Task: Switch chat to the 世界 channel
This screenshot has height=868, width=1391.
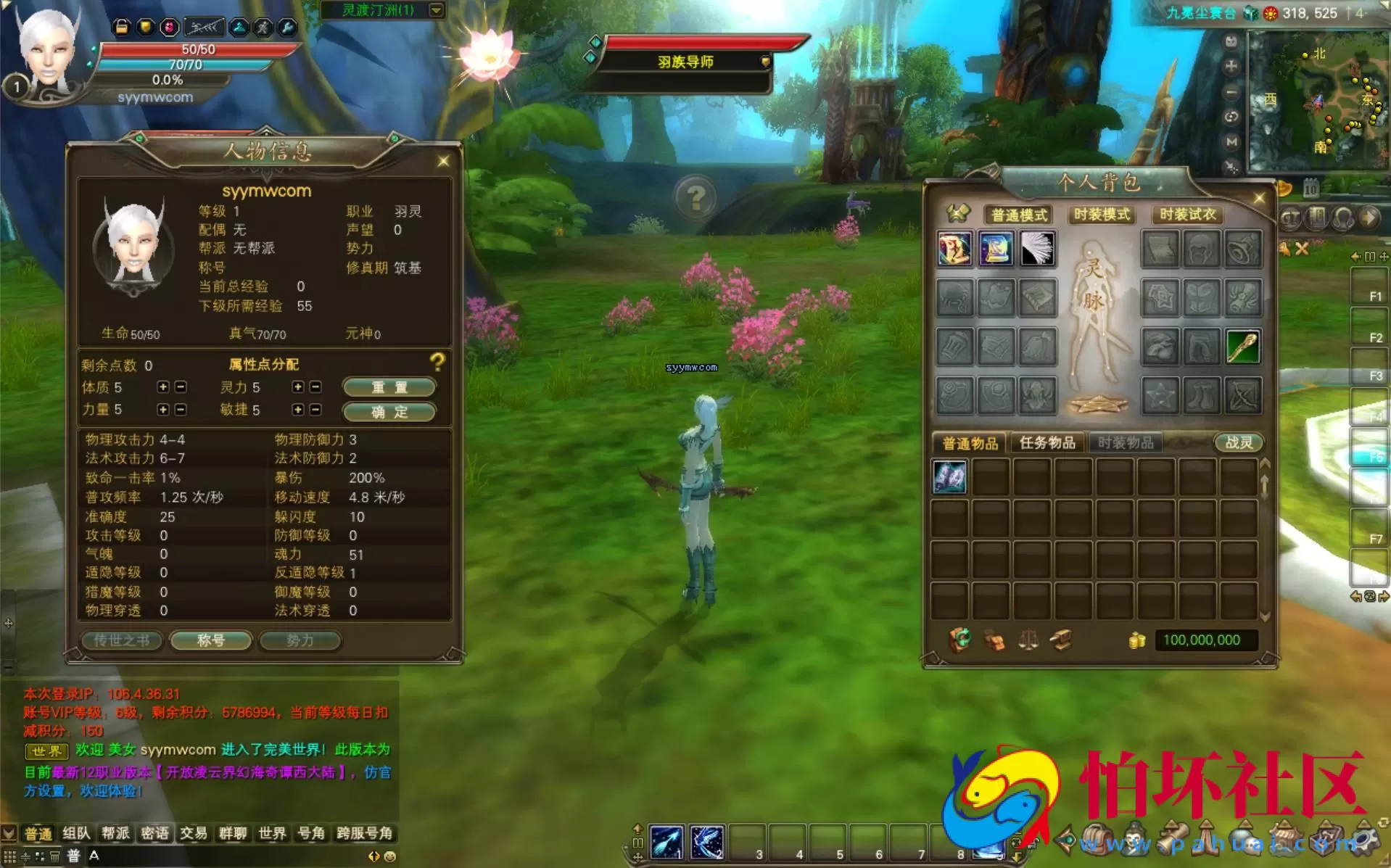Action: 272,833
